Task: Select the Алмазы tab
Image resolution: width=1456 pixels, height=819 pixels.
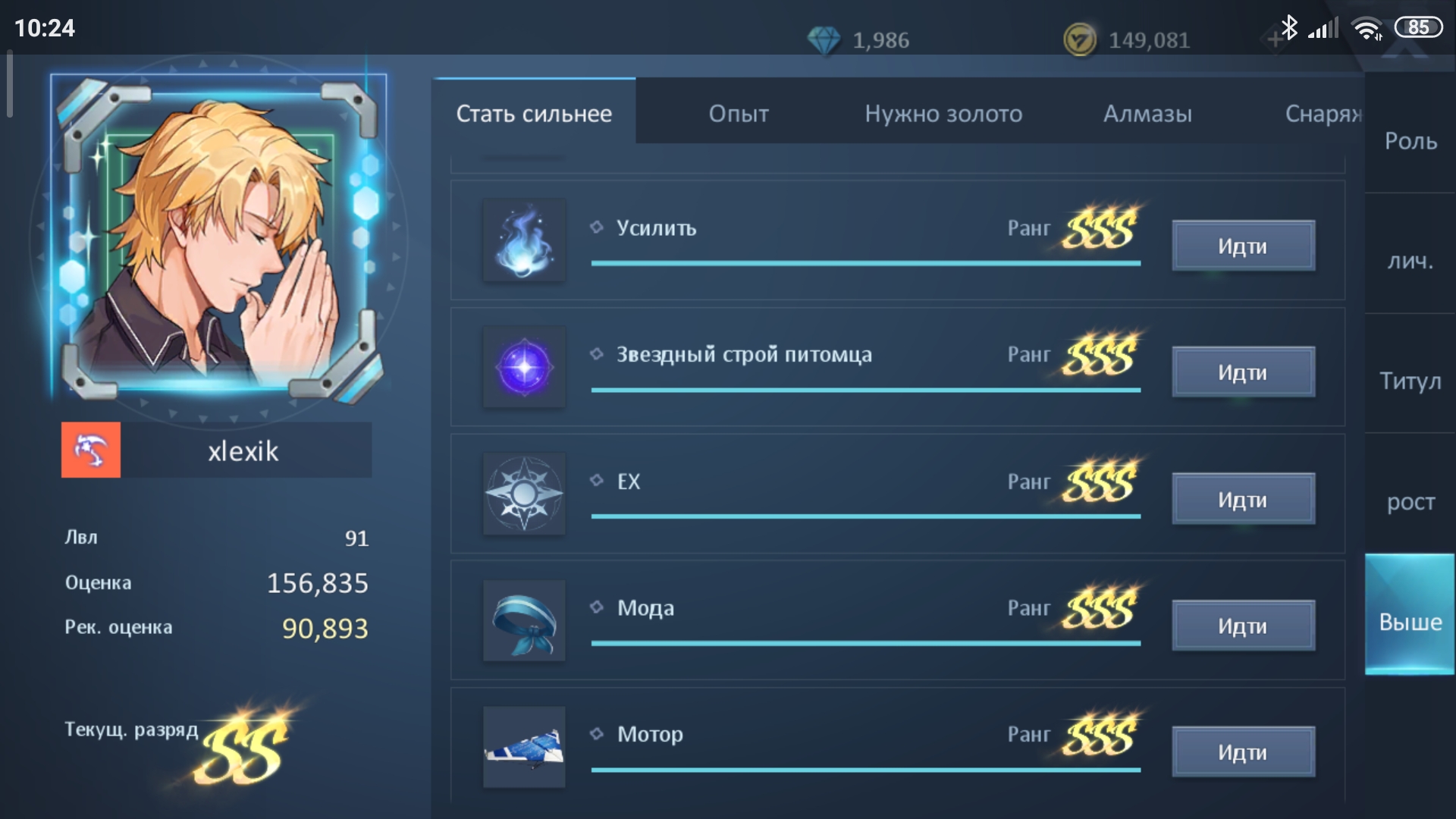Action: (1147, 114)
